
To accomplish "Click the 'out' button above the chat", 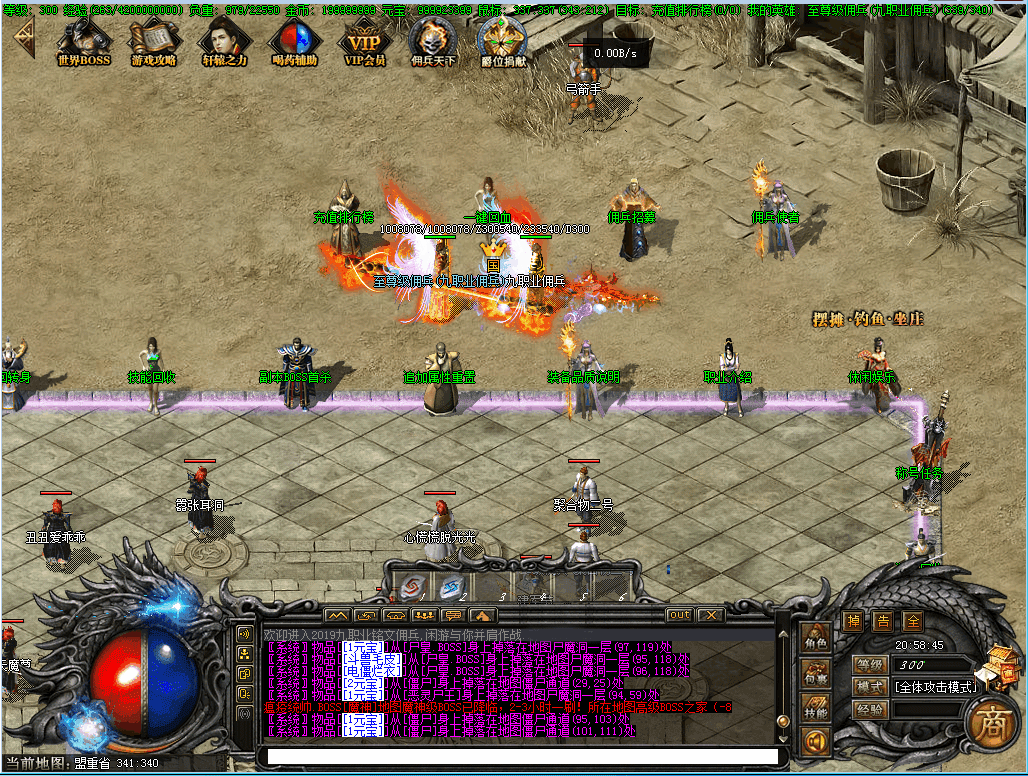I will click(679, 615).
